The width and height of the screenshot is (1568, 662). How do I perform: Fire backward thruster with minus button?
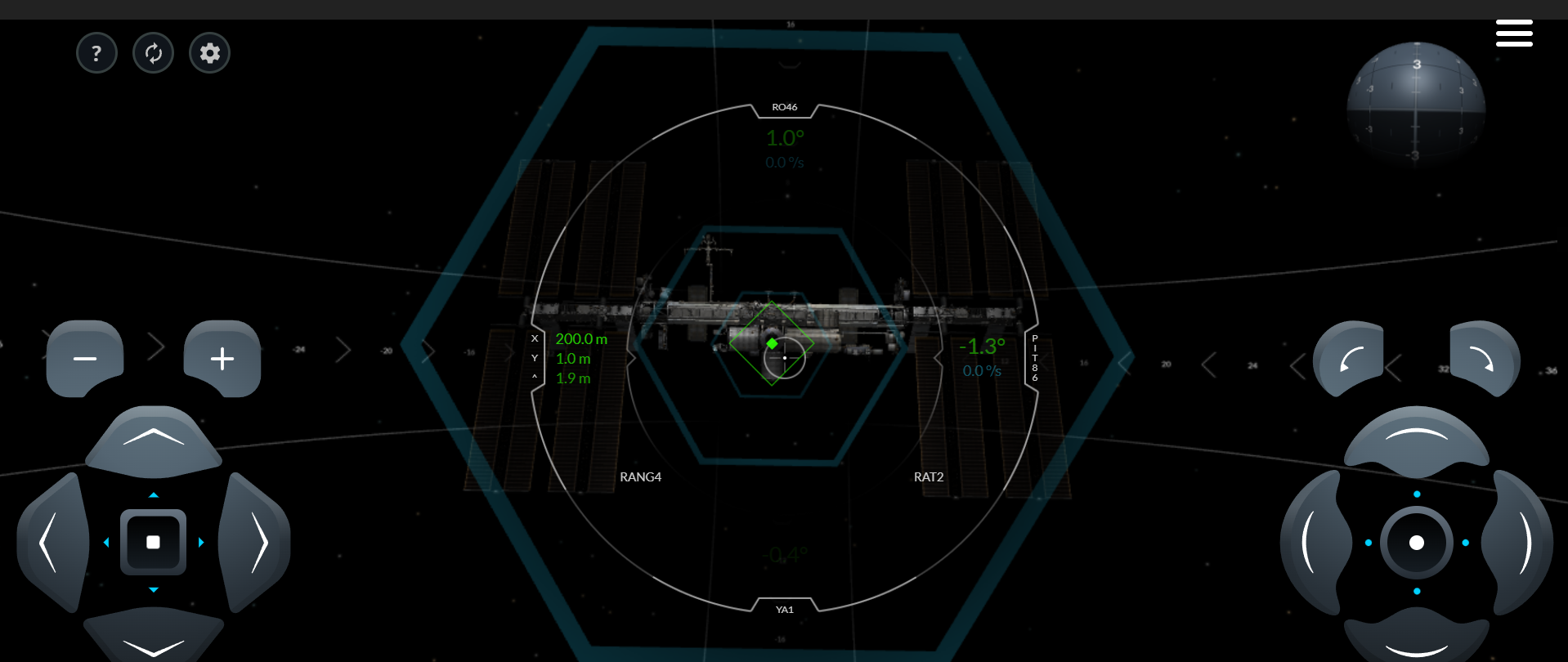point(85,358)
